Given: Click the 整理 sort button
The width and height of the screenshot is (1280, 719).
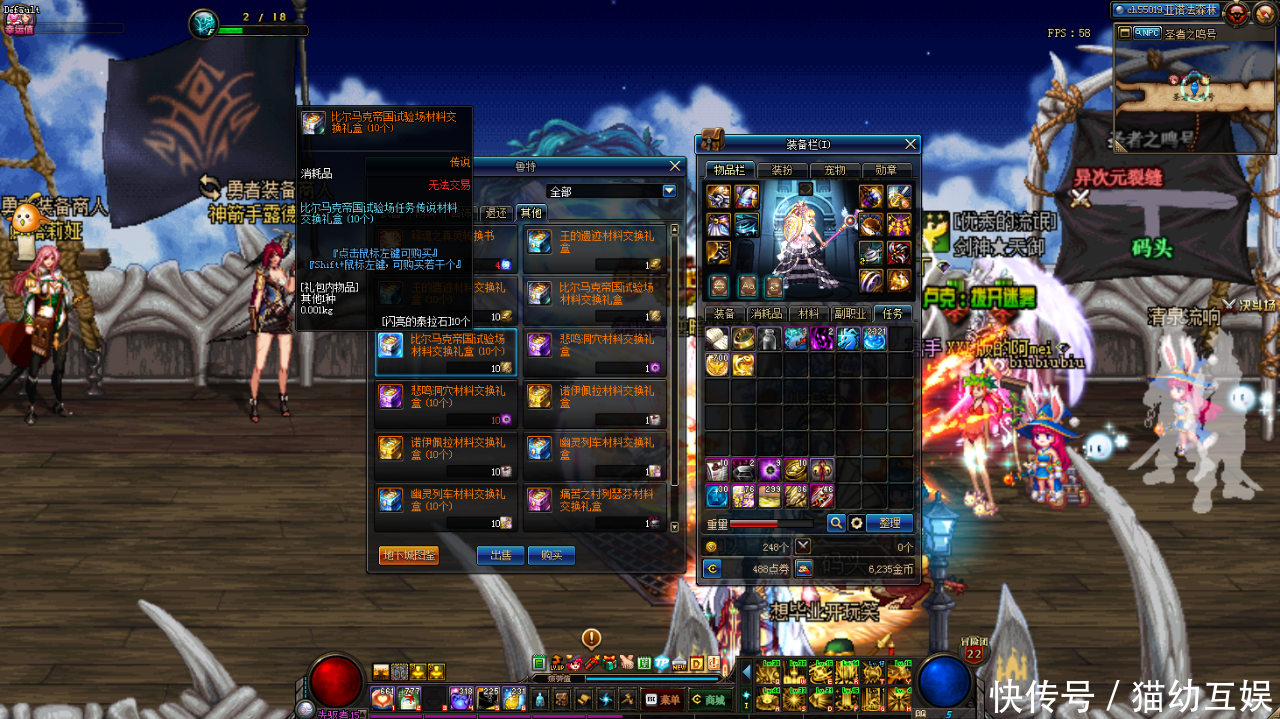Looking at the screenshot, I should [x=890, y=523].
